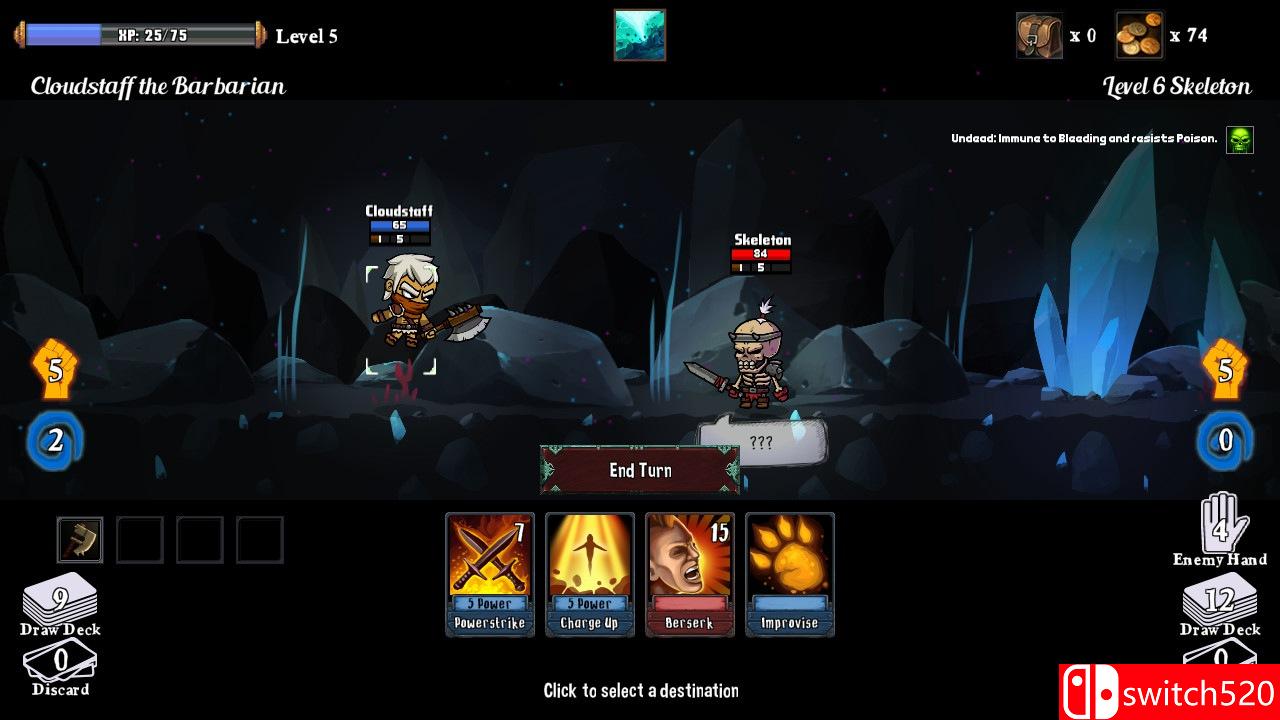This screenshot has height=720, width=1280.
Task: Play the Charge Up card
Action: click(x=589, y=575)
